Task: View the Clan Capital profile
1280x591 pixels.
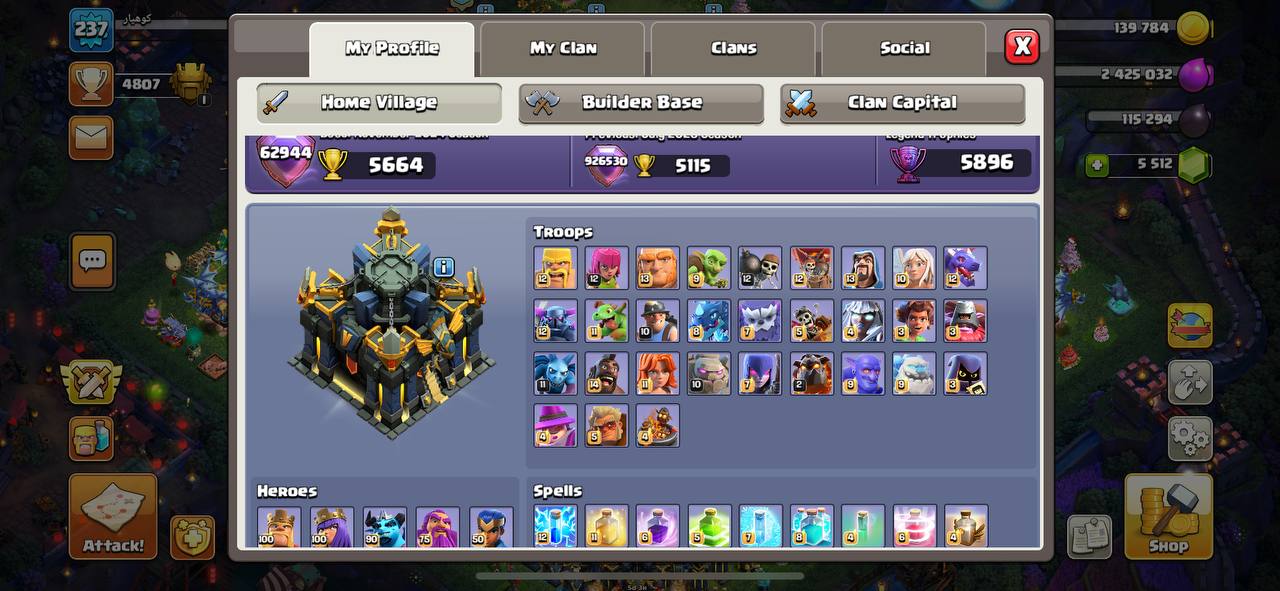Action: pos(902,103)
